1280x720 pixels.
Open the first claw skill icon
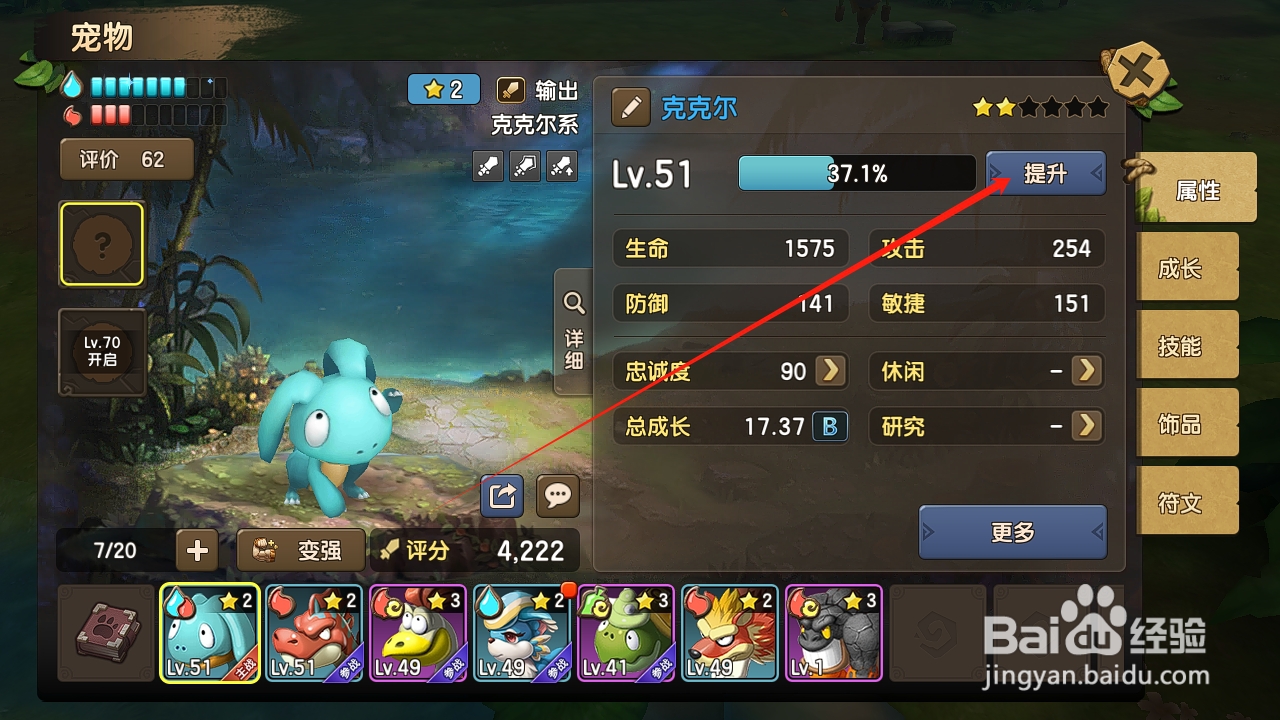tap(487, 166)
